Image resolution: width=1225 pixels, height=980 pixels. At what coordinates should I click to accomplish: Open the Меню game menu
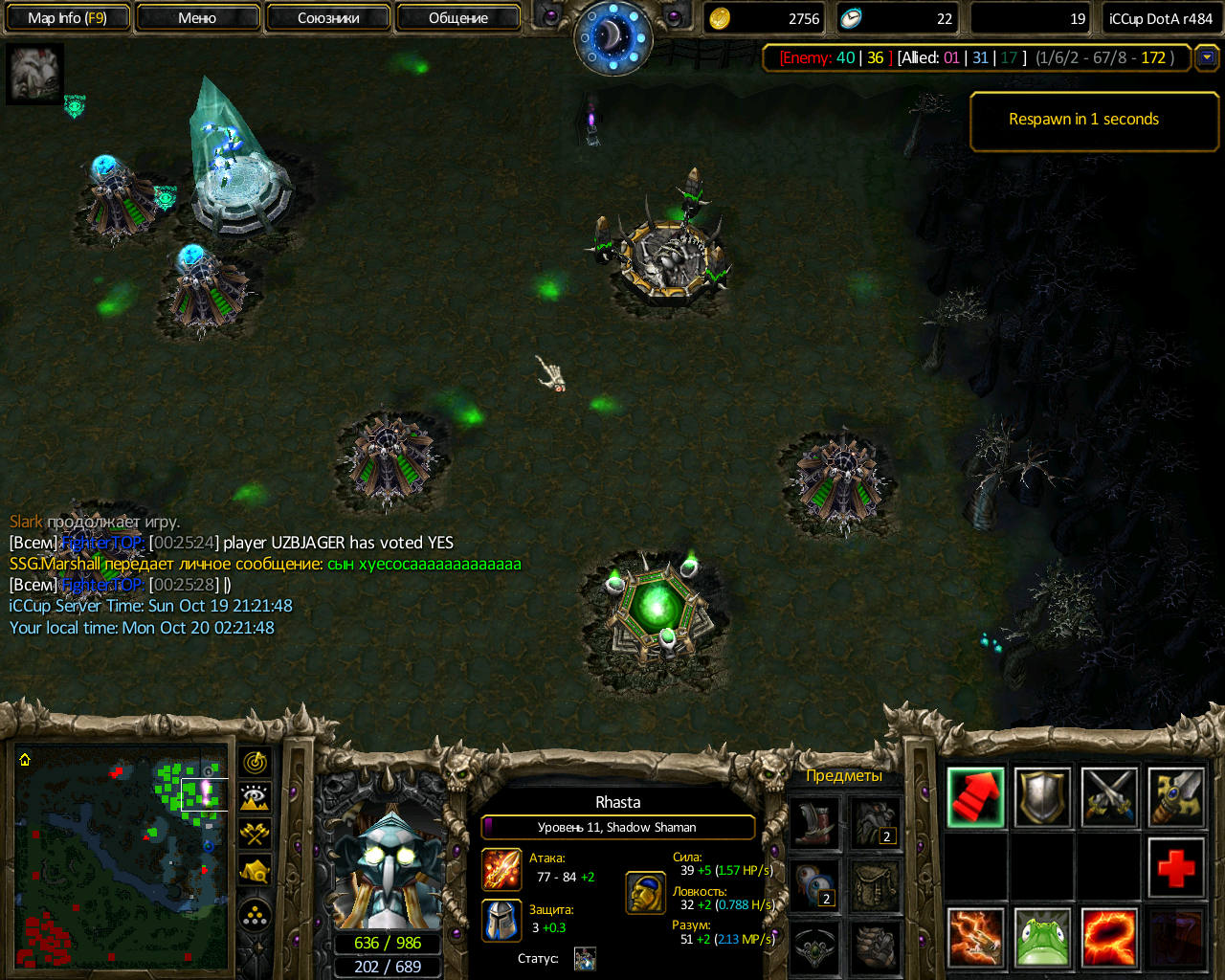click(x=197, y=18)
